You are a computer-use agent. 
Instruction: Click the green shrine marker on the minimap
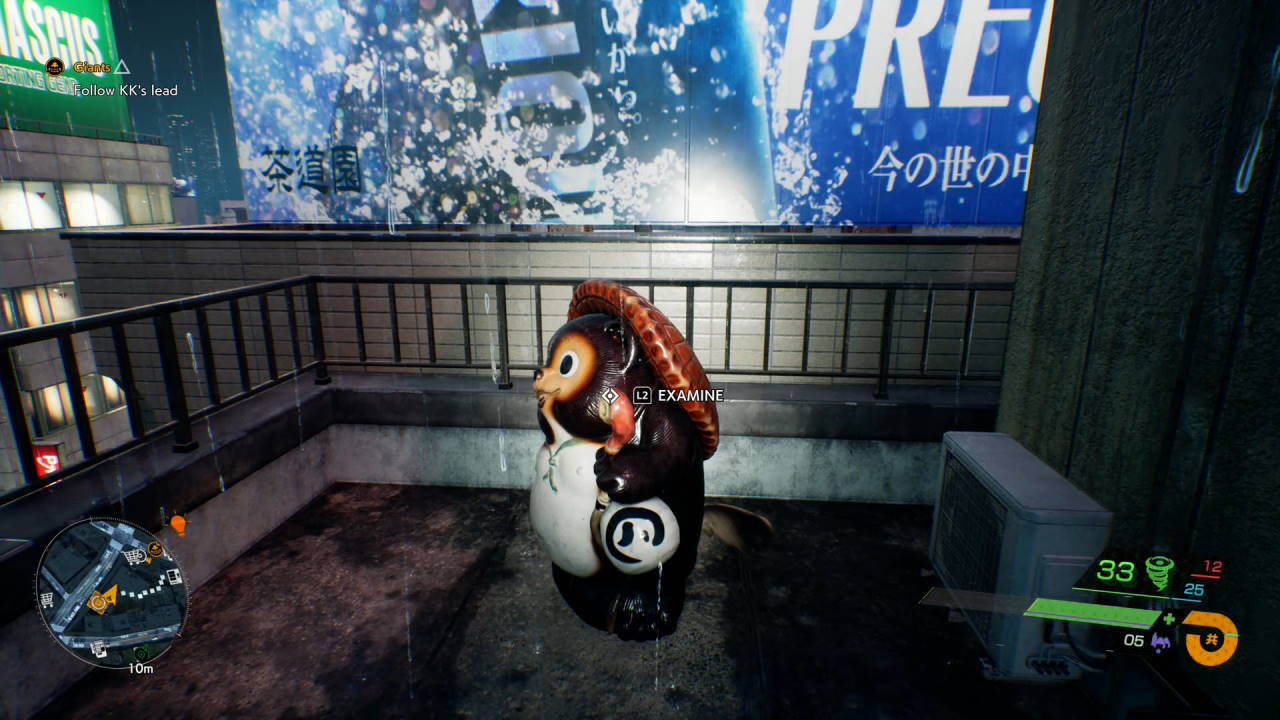tap(141, 654)
